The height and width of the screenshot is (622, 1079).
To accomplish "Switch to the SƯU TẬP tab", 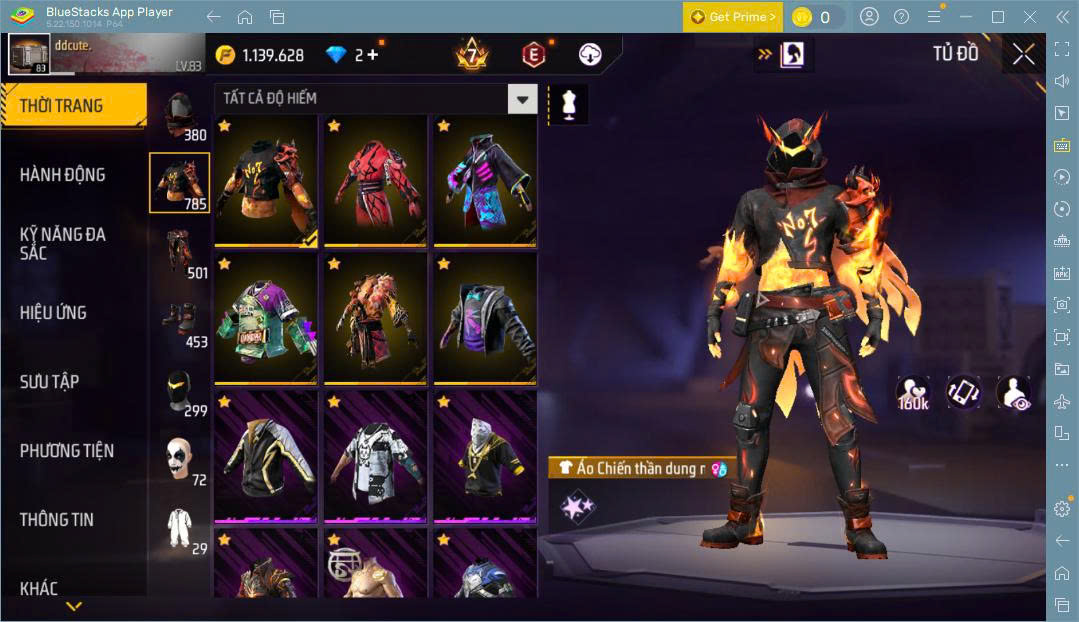I will click(x=49, y=382).
